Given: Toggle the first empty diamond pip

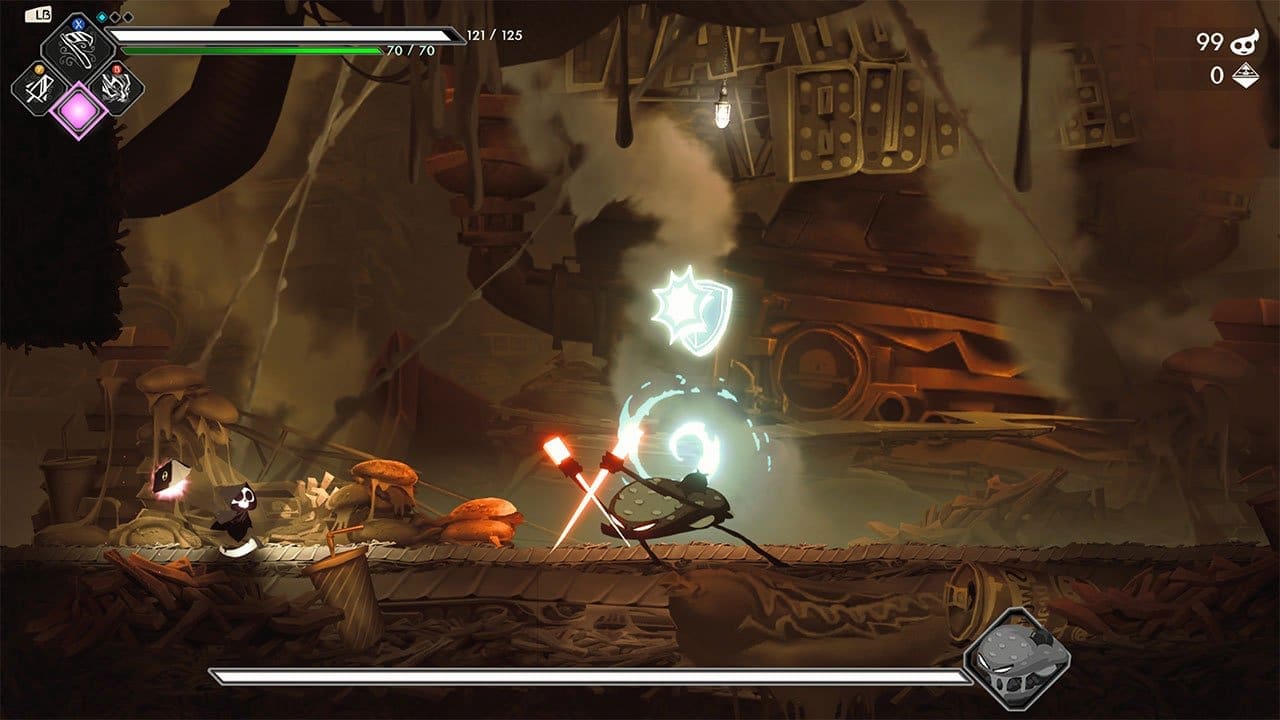Looking at the screenshot, I should click(114, 17).
